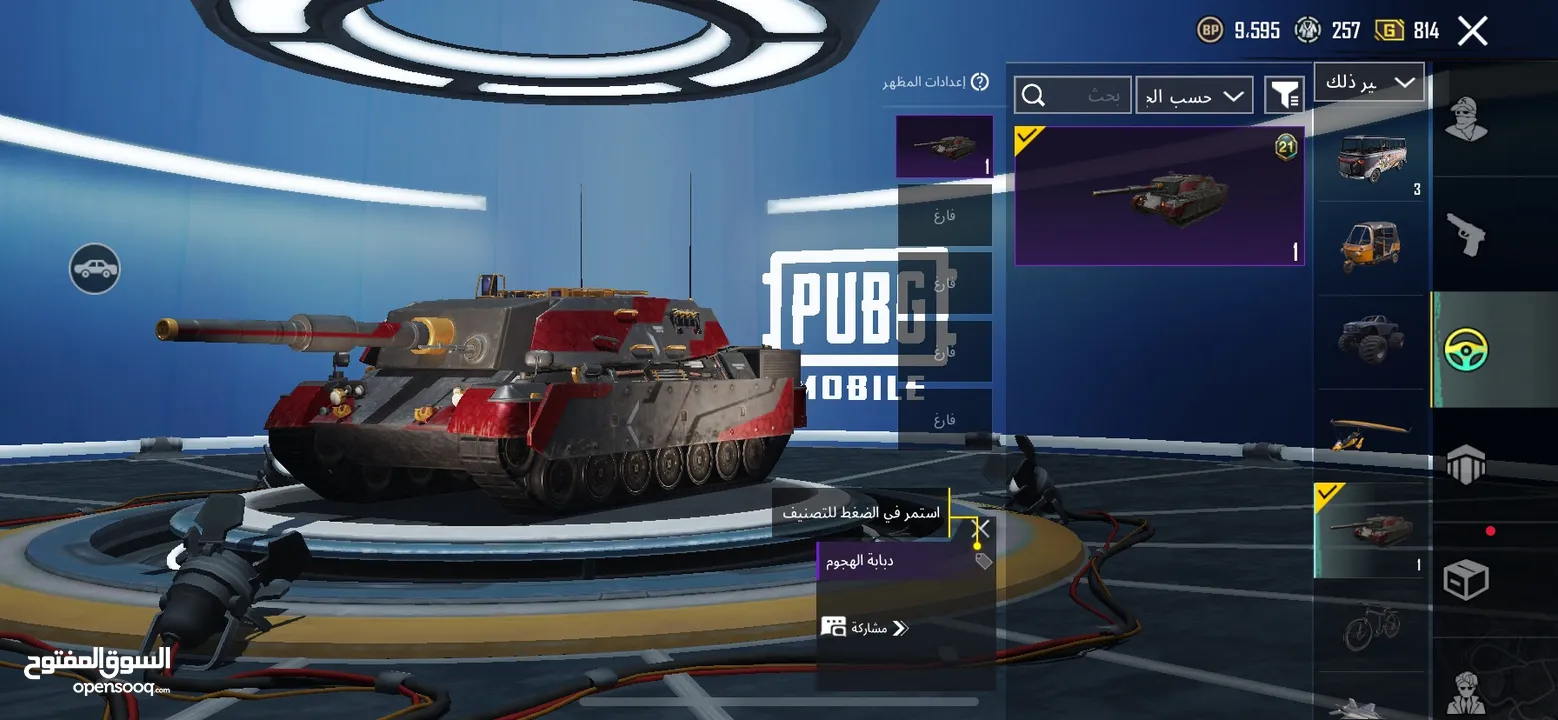Close the inventory screen with the X

[1472, 31]
